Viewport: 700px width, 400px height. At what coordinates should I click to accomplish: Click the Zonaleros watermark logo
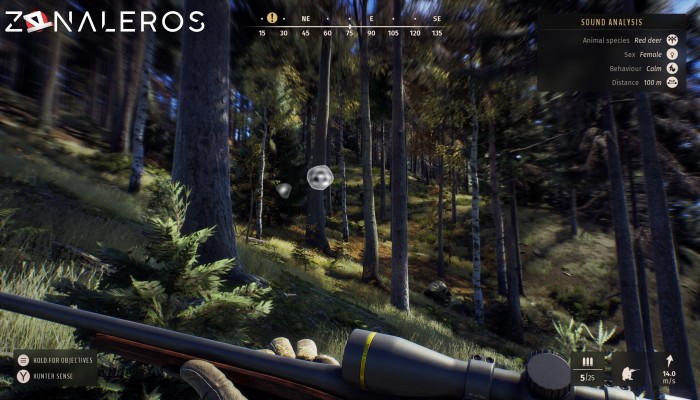(x=104, y=21)
